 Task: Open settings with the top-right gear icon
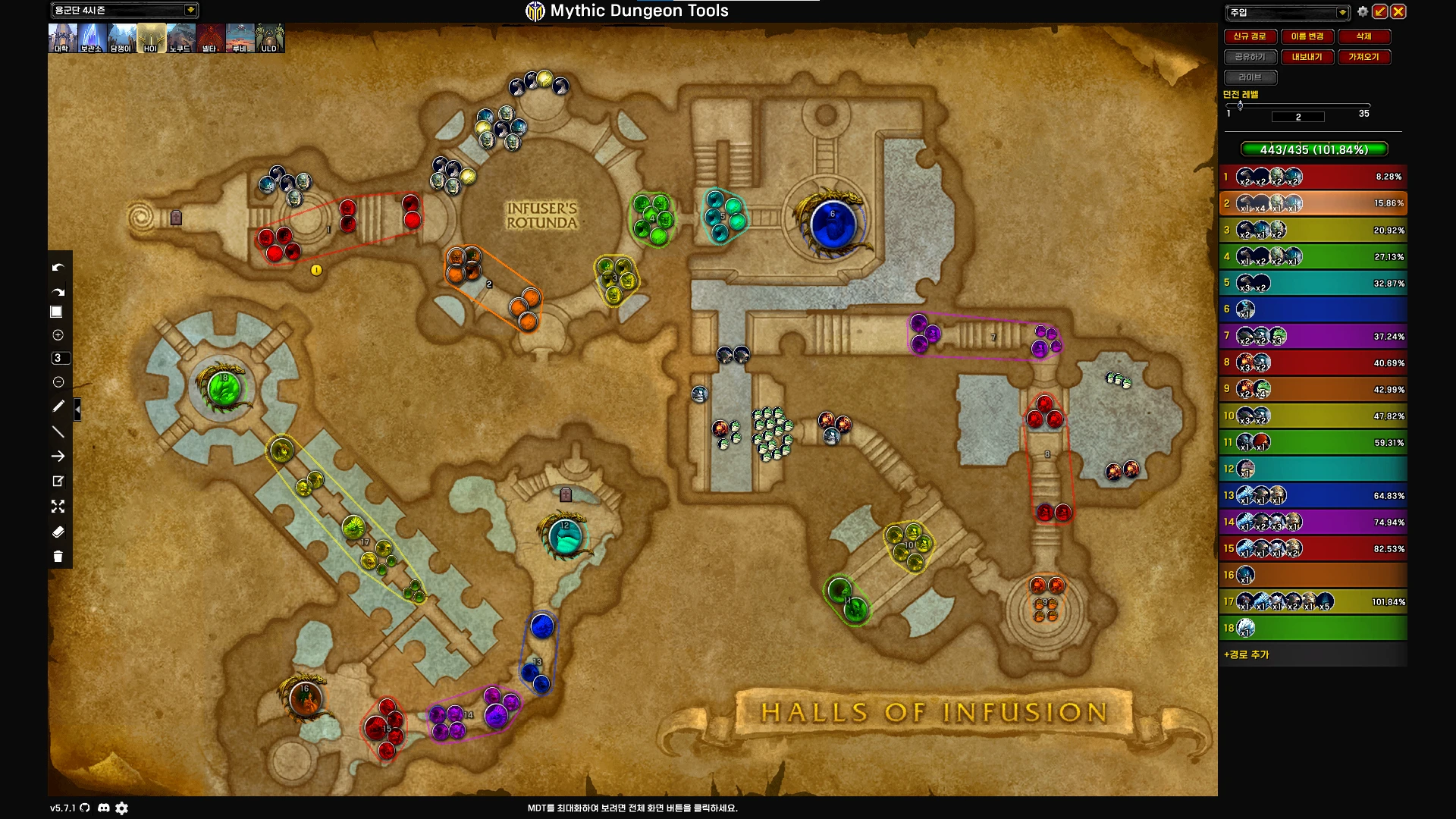[x=1363, y=11]
